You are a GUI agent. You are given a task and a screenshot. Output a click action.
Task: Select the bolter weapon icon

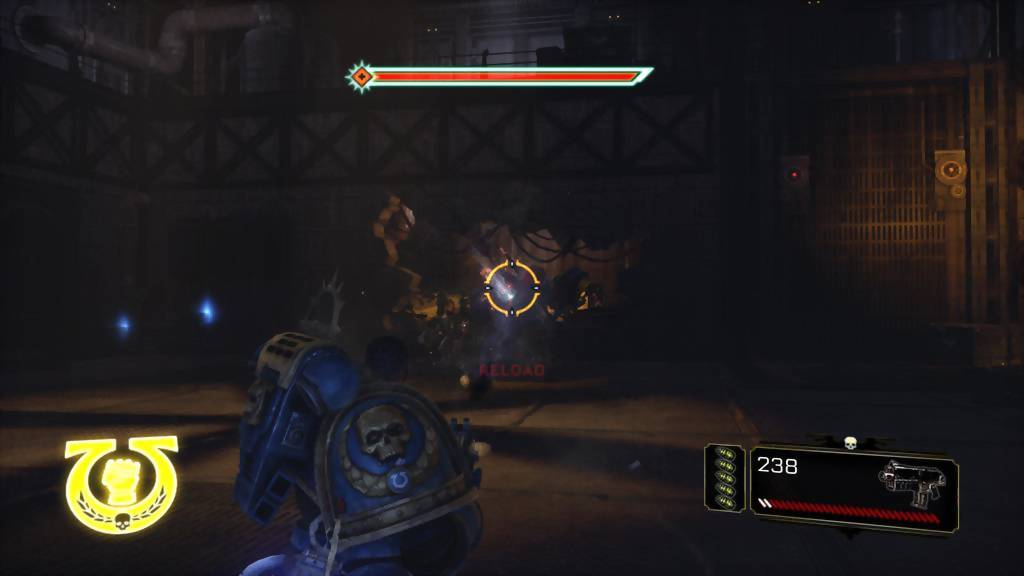click(x=911, y=482)
